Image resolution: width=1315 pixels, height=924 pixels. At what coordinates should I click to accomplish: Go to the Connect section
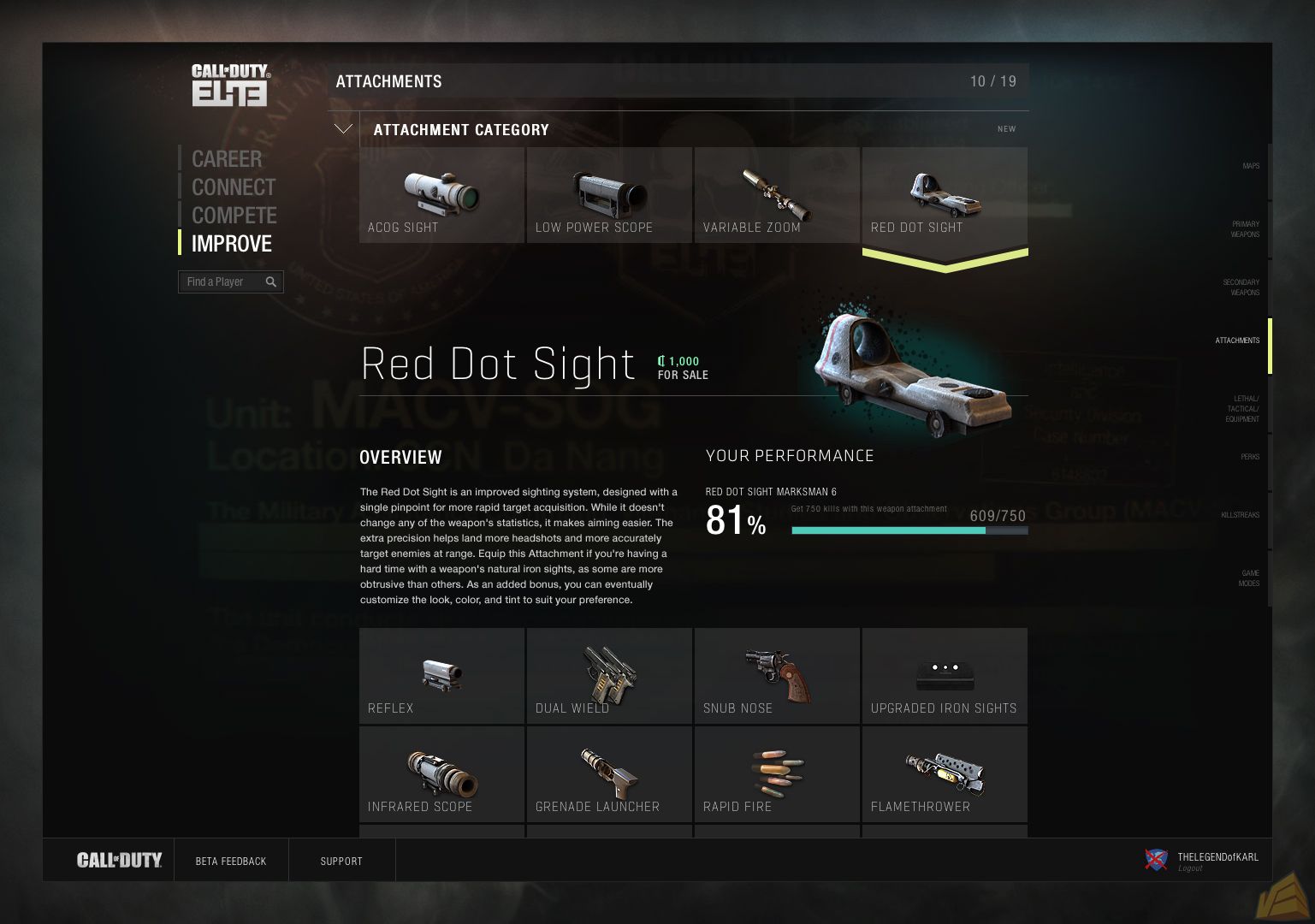coord(233,187)
